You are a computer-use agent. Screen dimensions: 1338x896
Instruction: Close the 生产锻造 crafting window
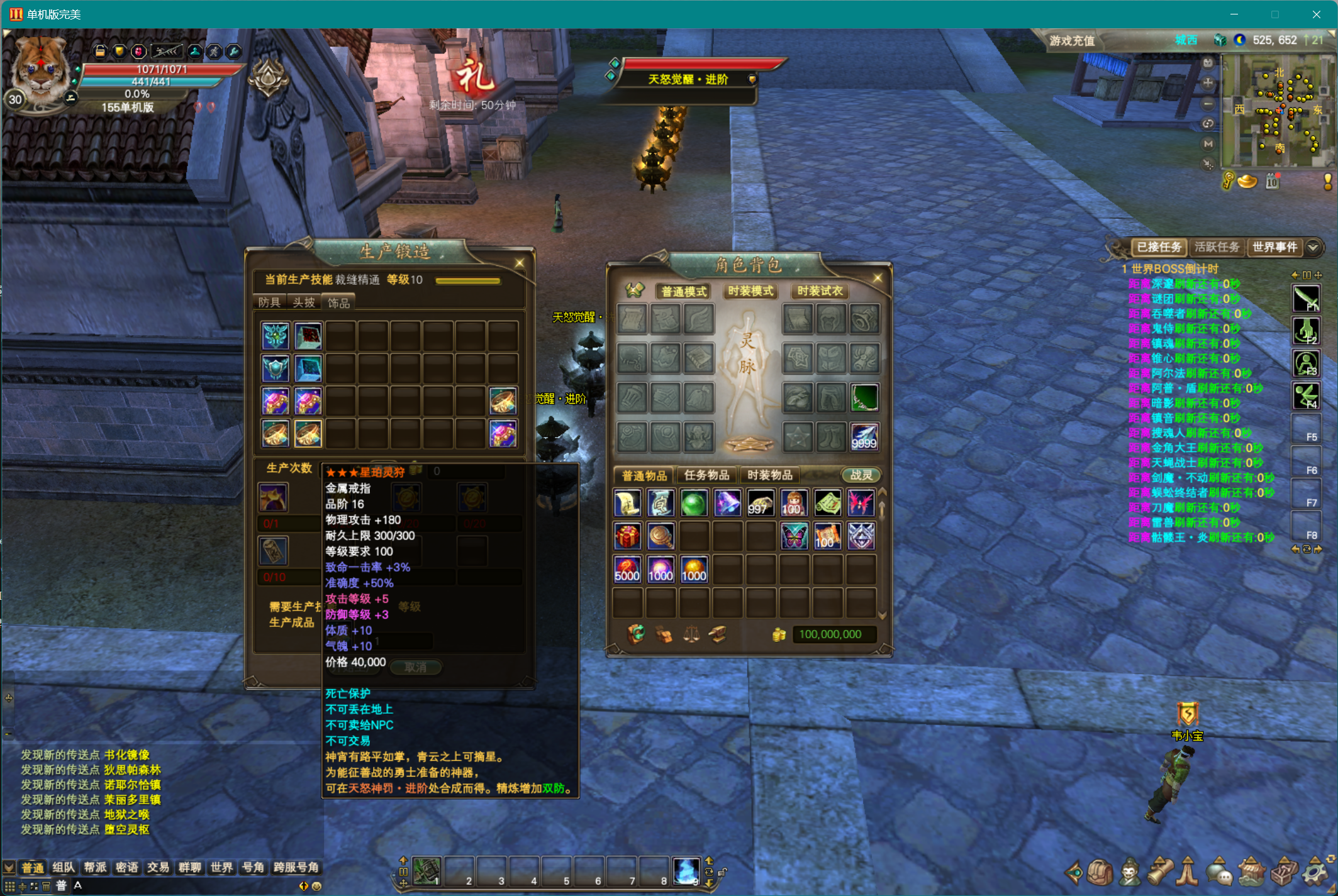tap(520, 263)
